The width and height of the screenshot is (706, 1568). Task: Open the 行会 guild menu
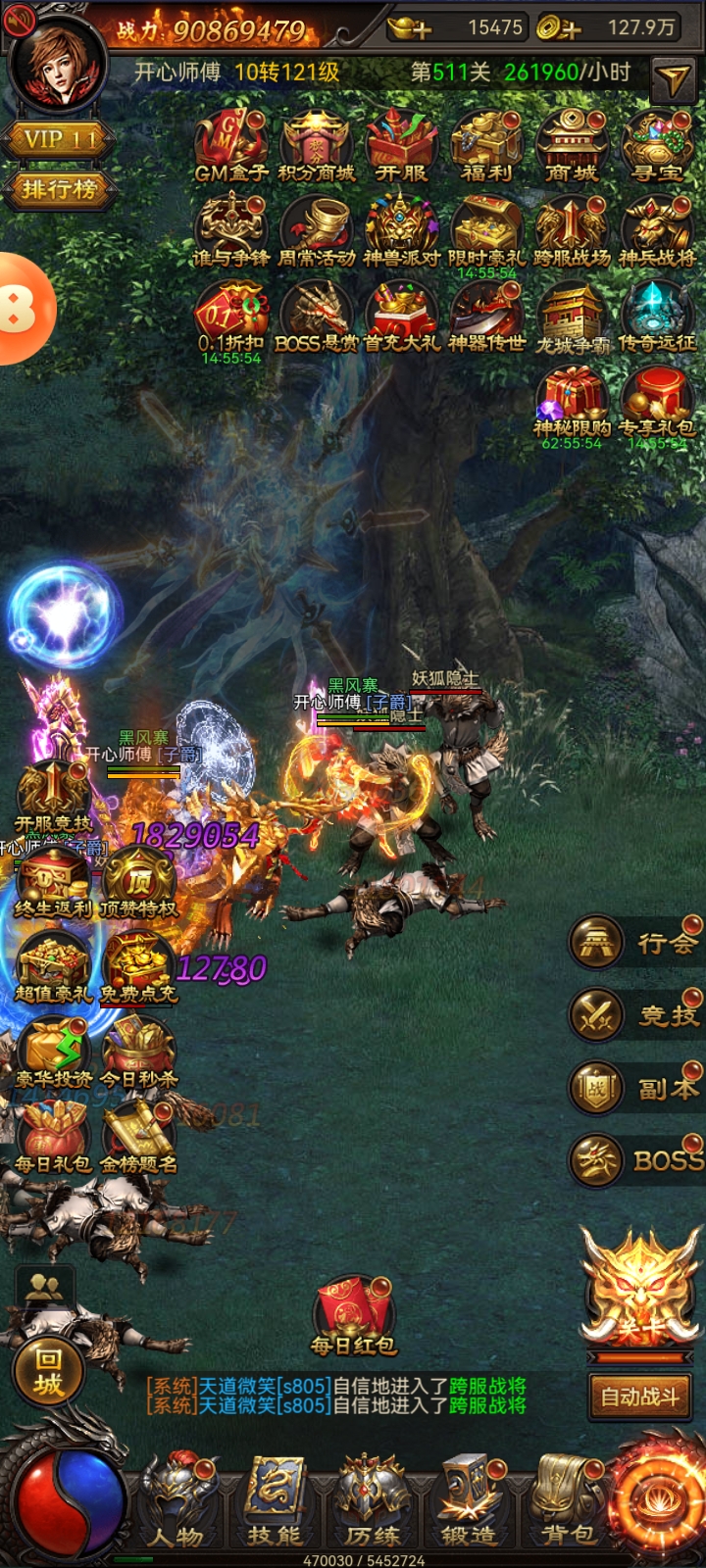click(637, 943)
